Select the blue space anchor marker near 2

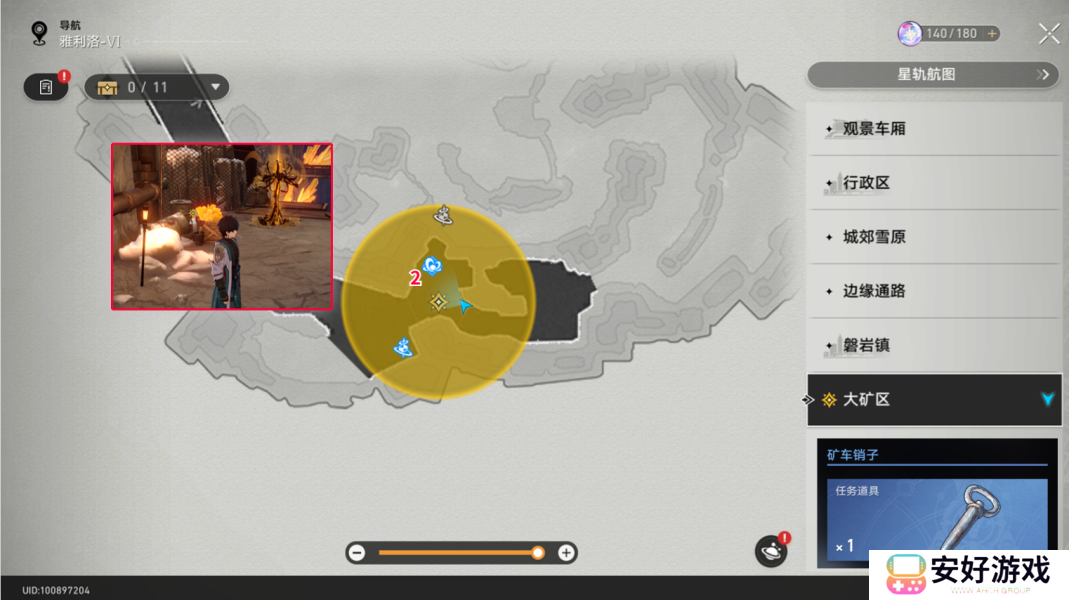[x=433, y=264]
